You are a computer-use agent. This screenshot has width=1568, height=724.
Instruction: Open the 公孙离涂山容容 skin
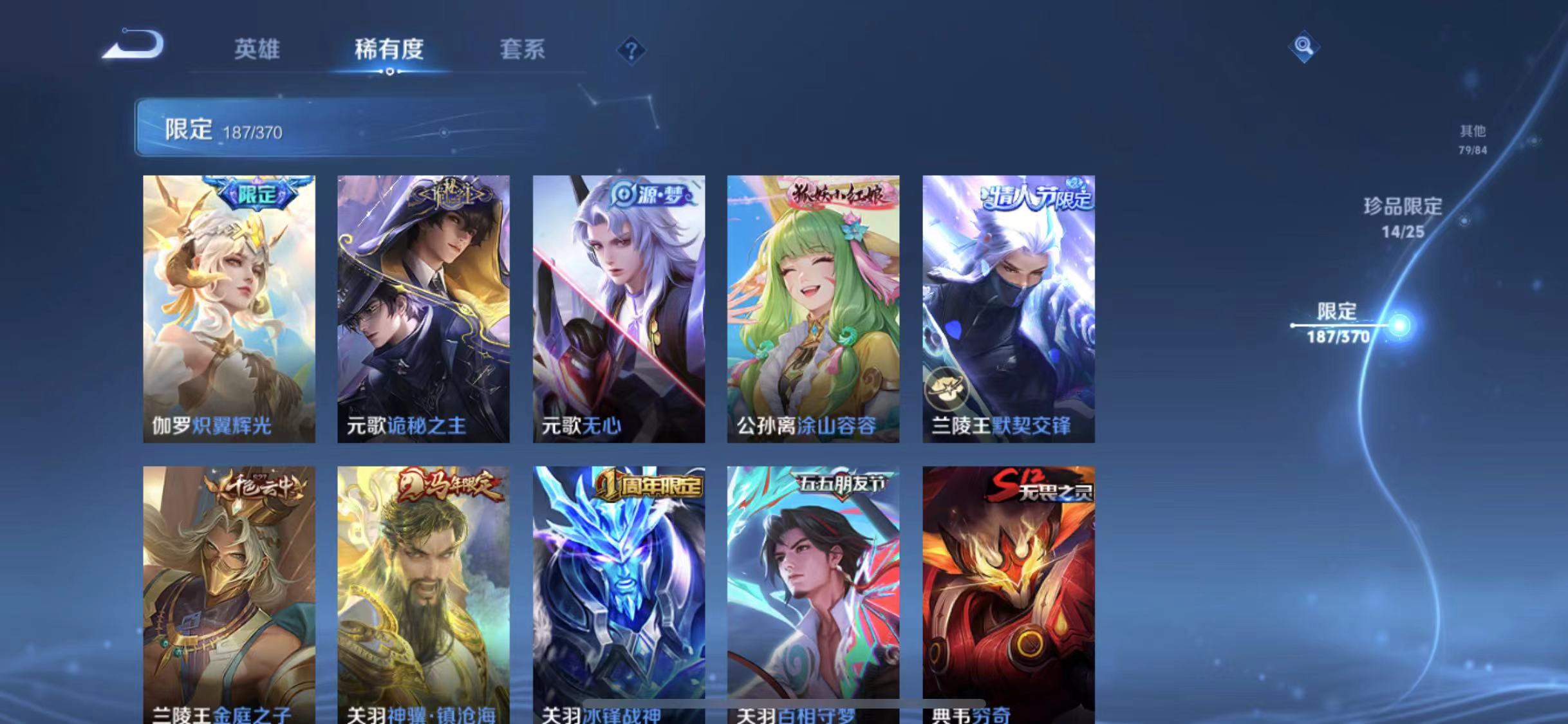pos(812,309)
